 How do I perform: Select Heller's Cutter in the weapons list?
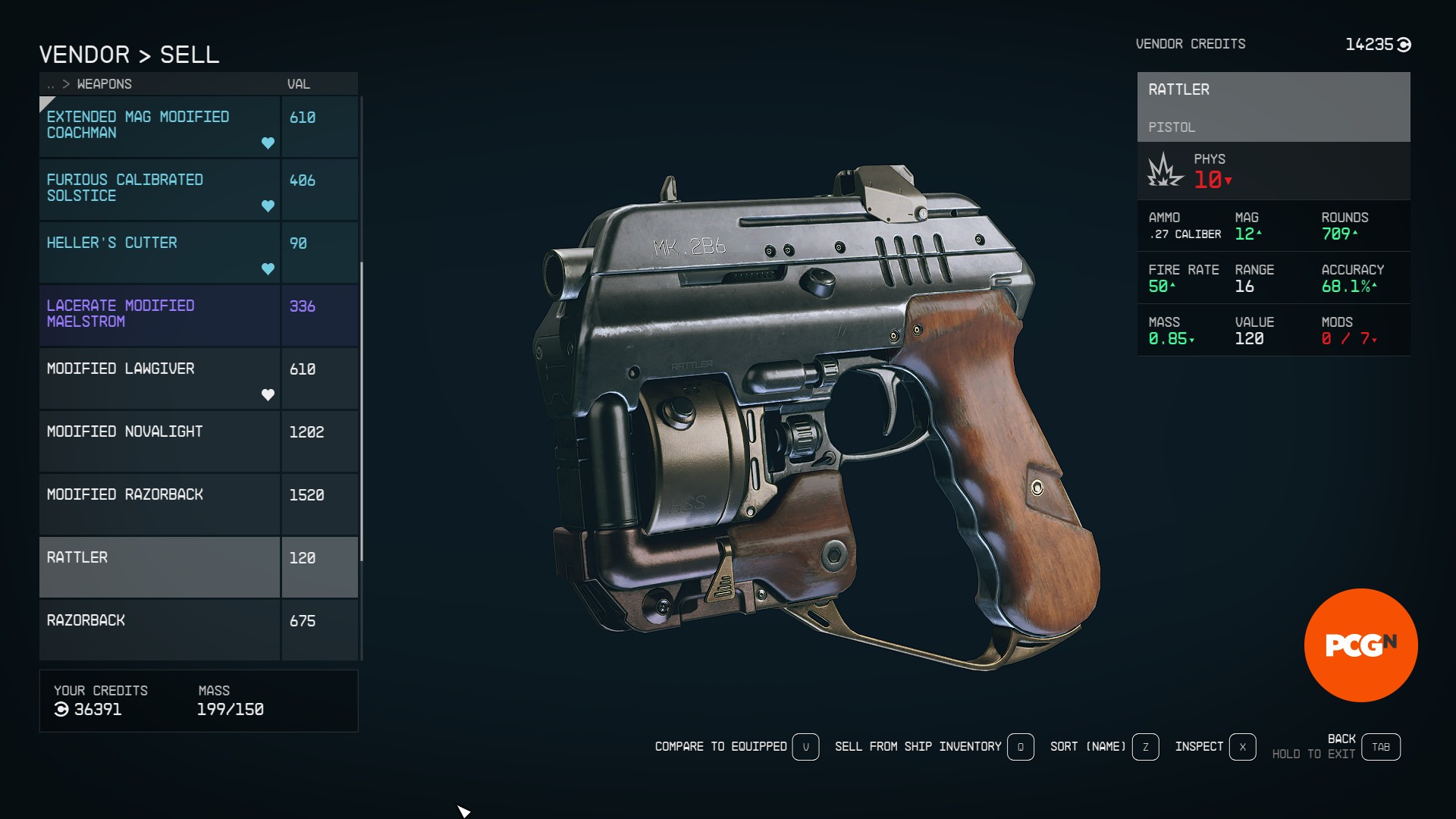coord(159,252)
